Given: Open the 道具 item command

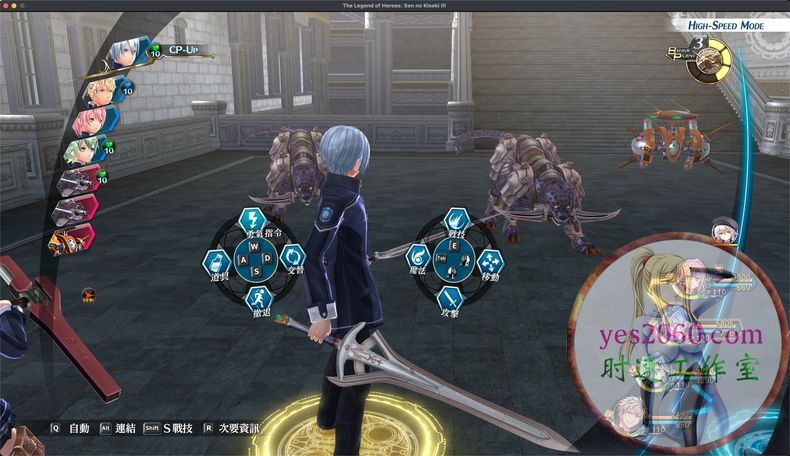Looking at the screenshot, I should 217,264.
